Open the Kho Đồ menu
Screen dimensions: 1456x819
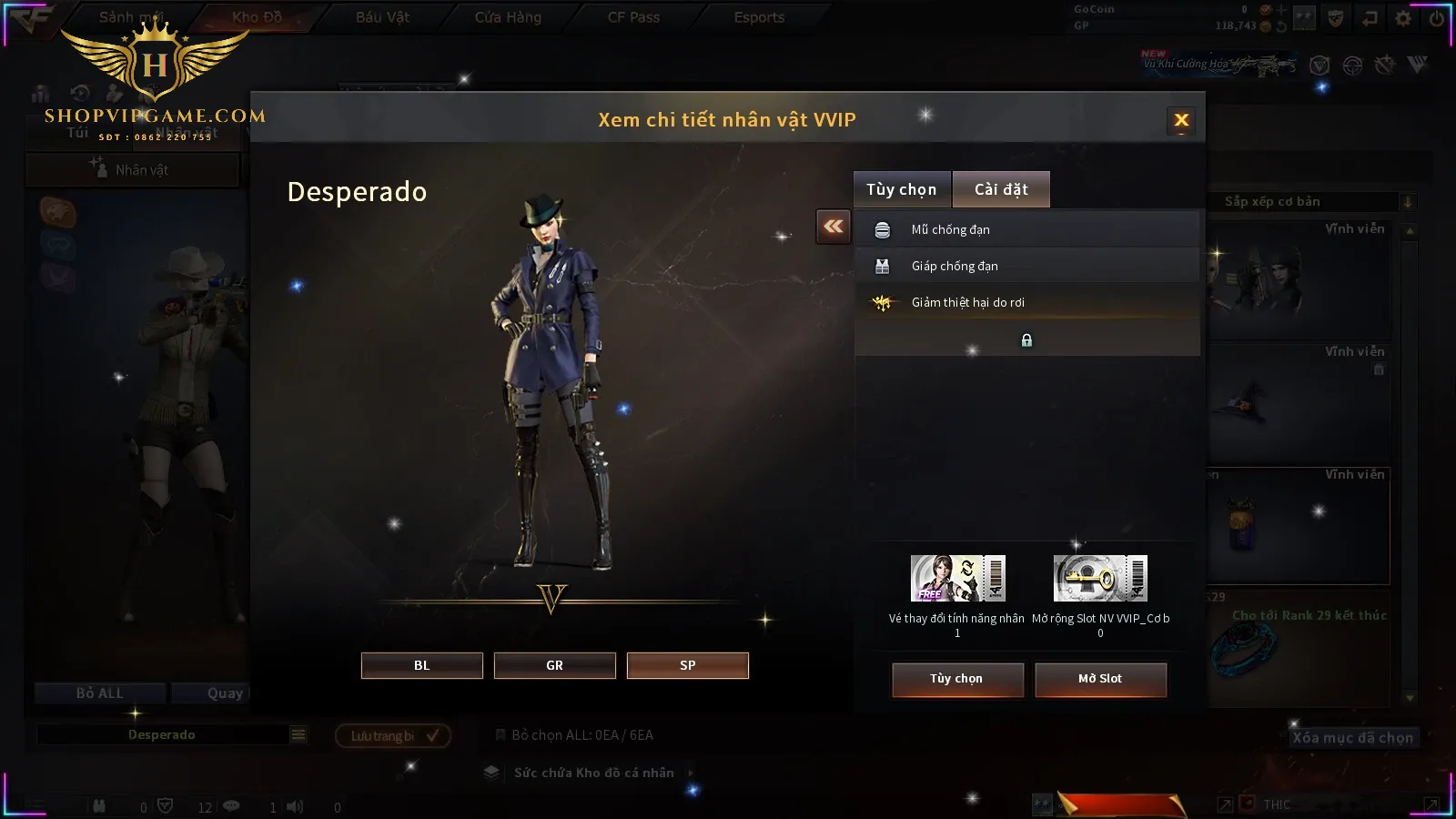[257, 17]
